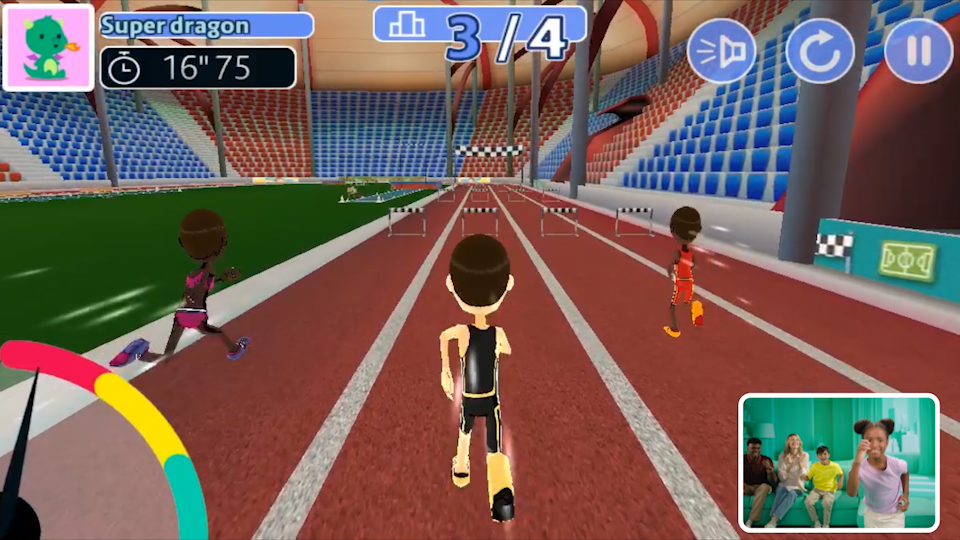Pause the race with the pause button
Viewport: 960px width, 540px height.
[918, 51]
